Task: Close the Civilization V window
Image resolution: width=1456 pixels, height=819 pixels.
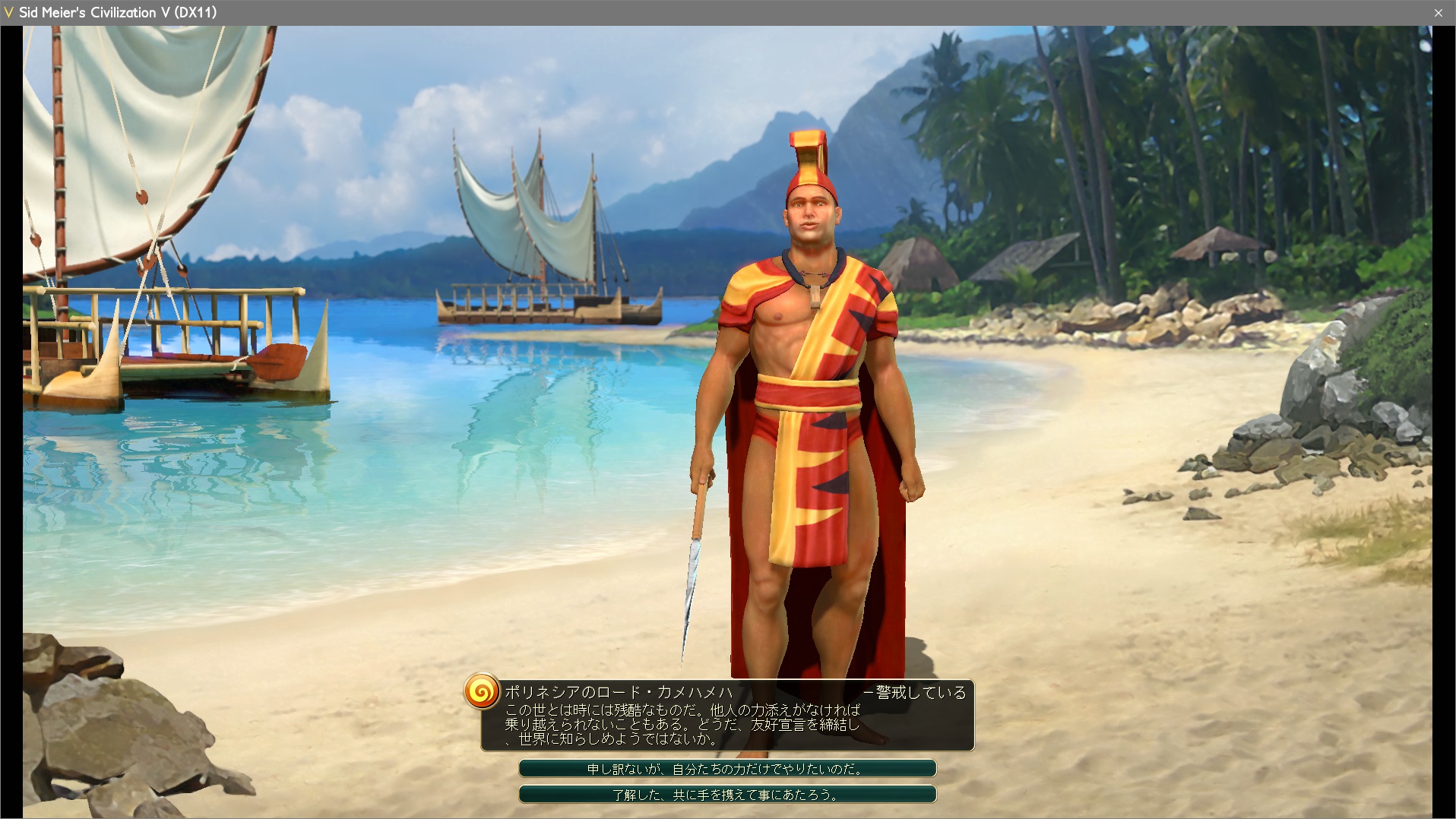Action: click(x=1438, y=13)
